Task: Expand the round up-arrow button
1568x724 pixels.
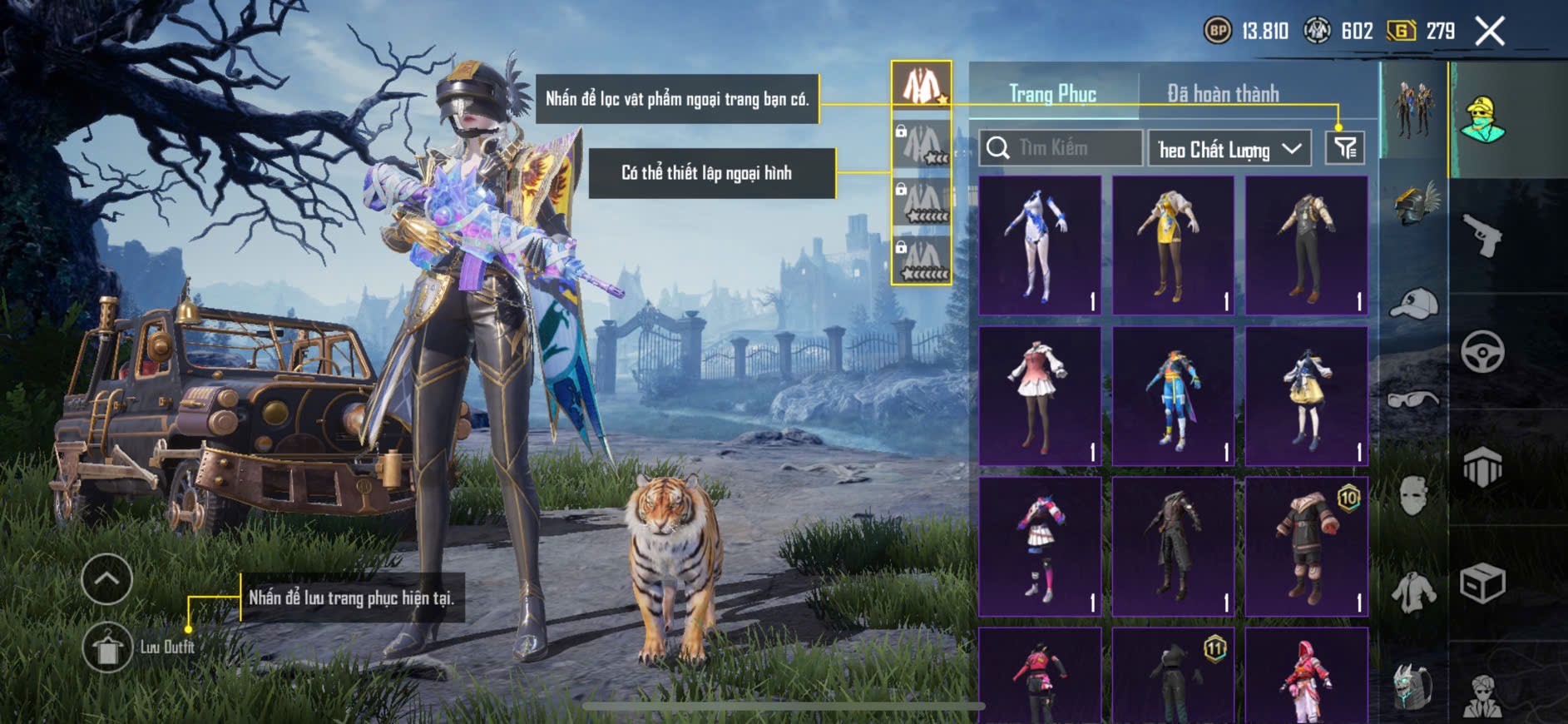Action: tap(106, 579)
